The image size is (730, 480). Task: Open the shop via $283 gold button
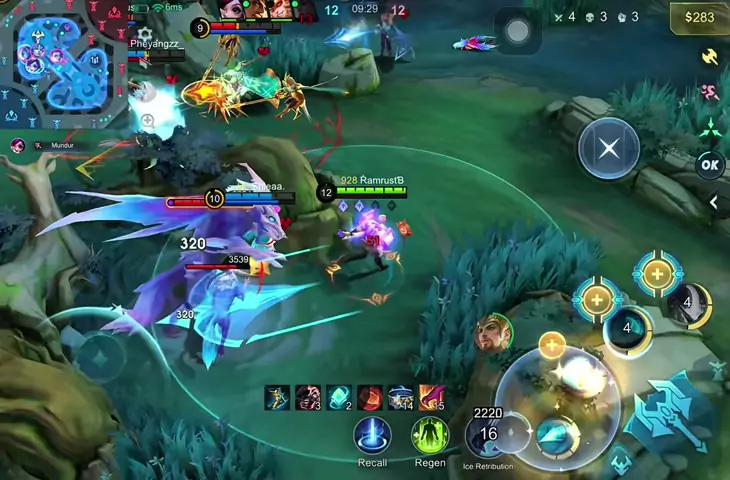(x=698, y=17)
